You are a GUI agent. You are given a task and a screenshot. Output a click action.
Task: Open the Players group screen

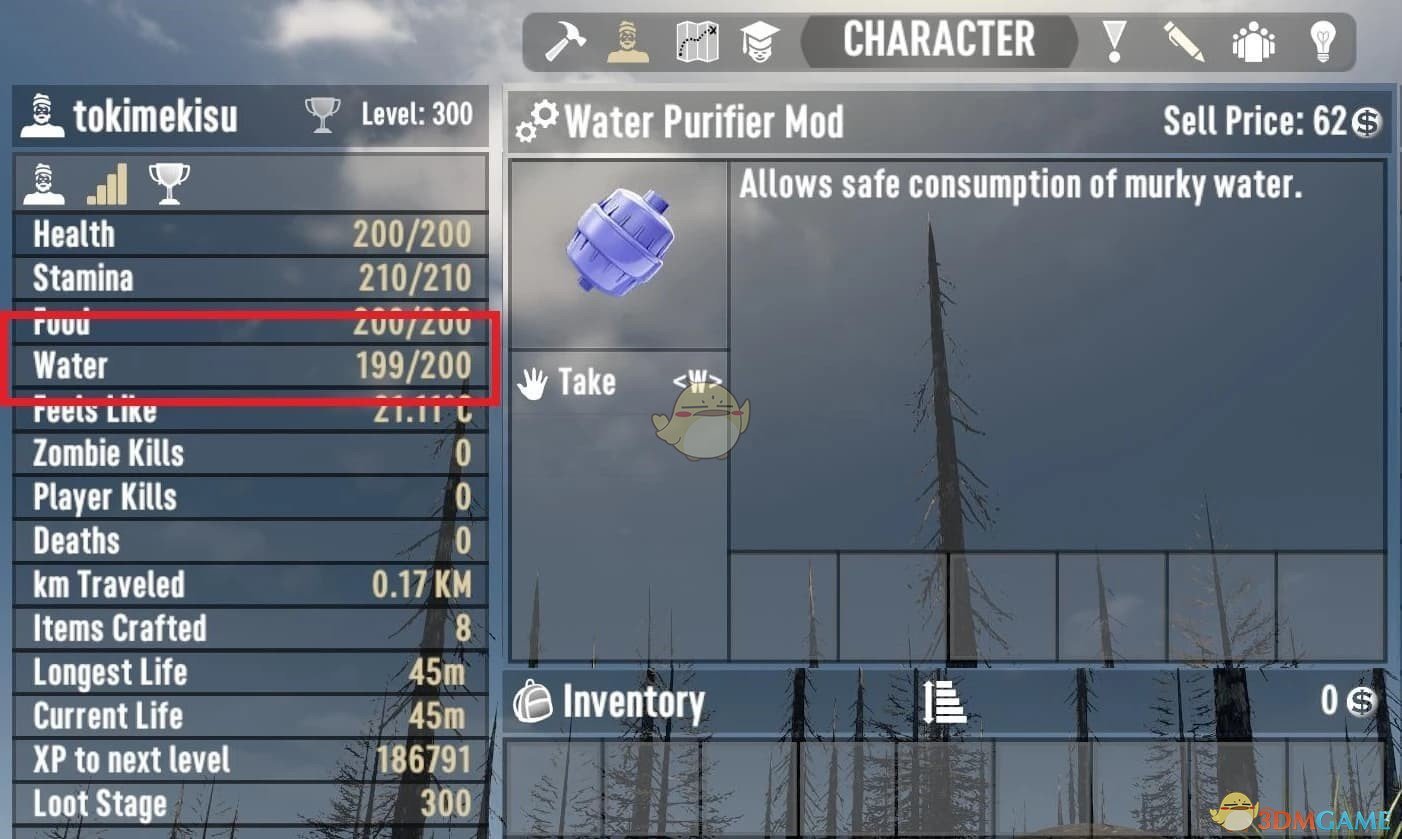tap(1252, 40)
